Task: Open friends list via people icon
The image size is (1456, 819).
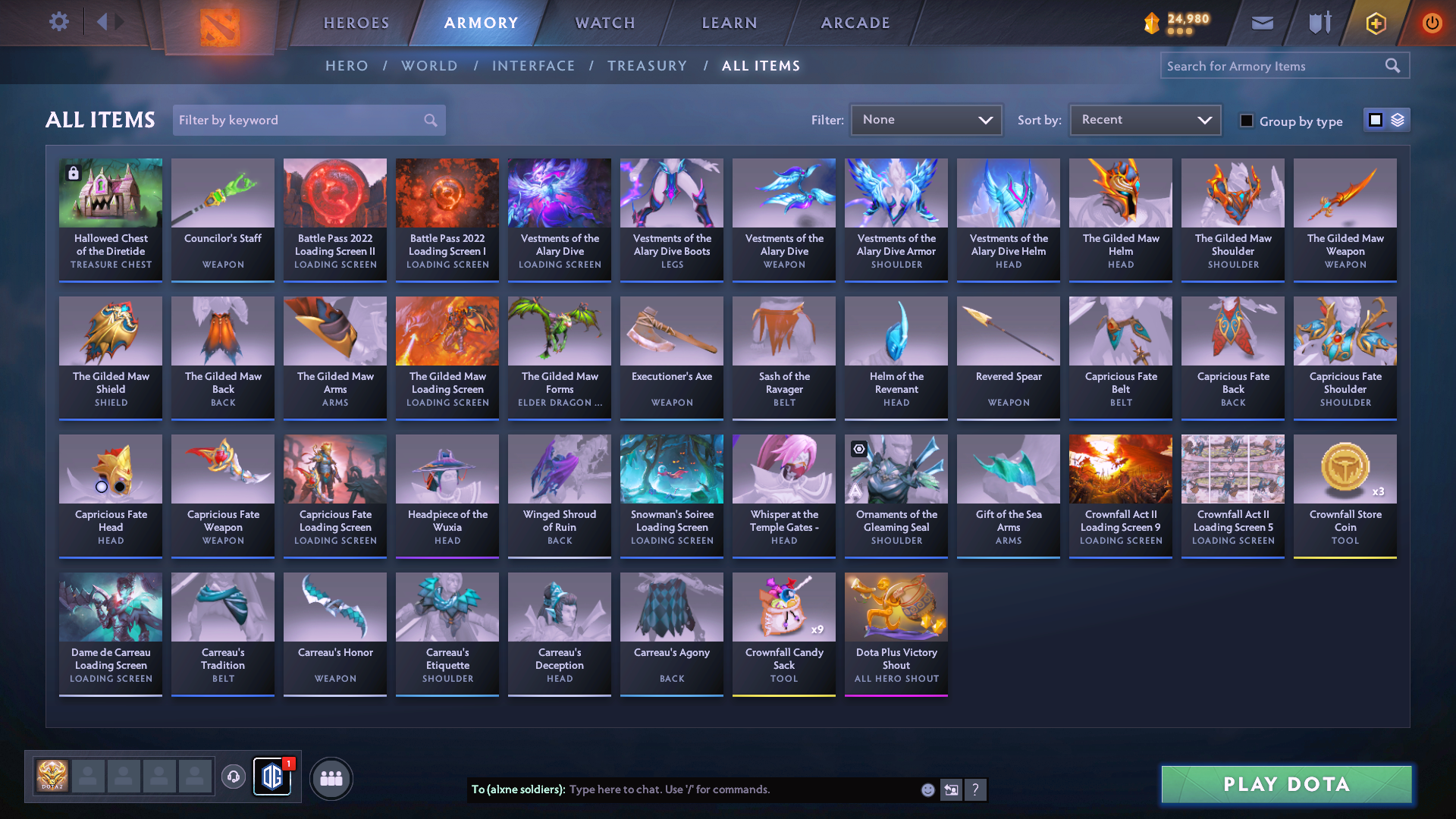Action: coord(331,777)
